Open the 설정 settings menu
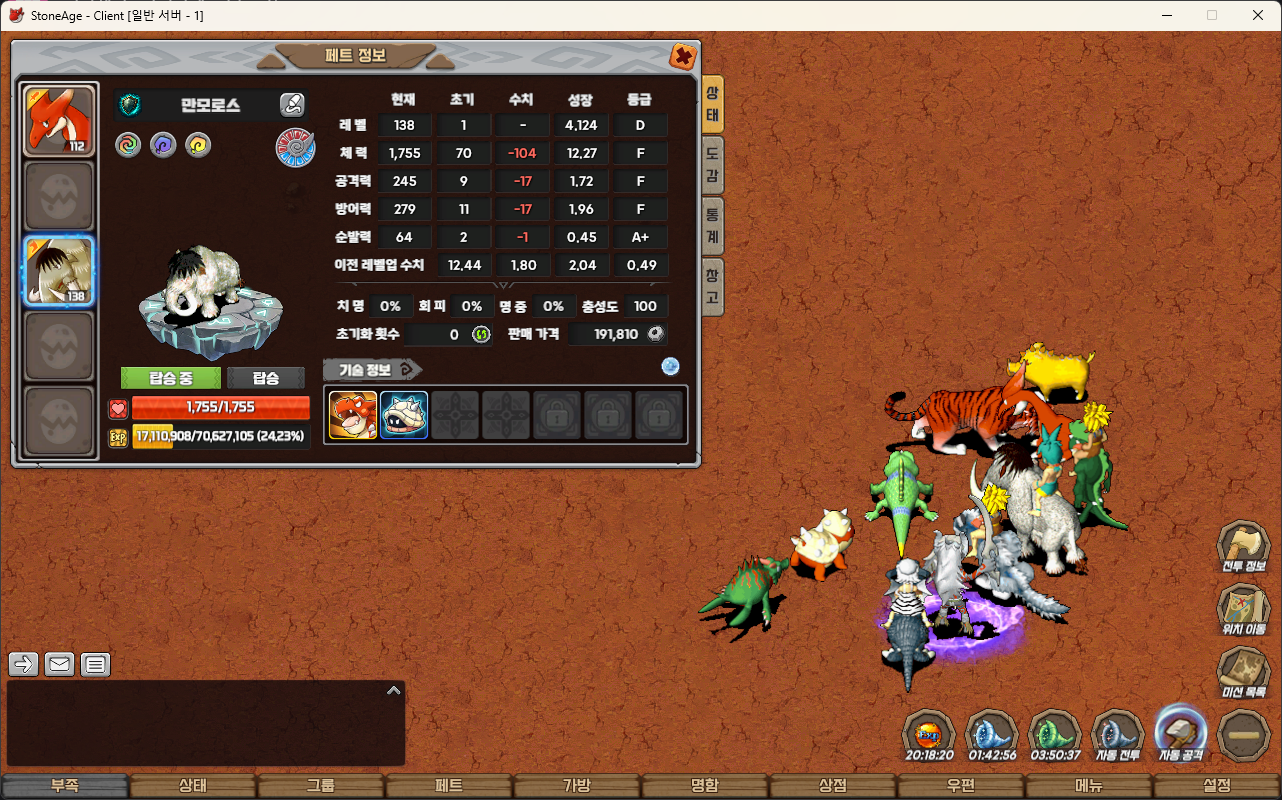 tap(1217, 786)
